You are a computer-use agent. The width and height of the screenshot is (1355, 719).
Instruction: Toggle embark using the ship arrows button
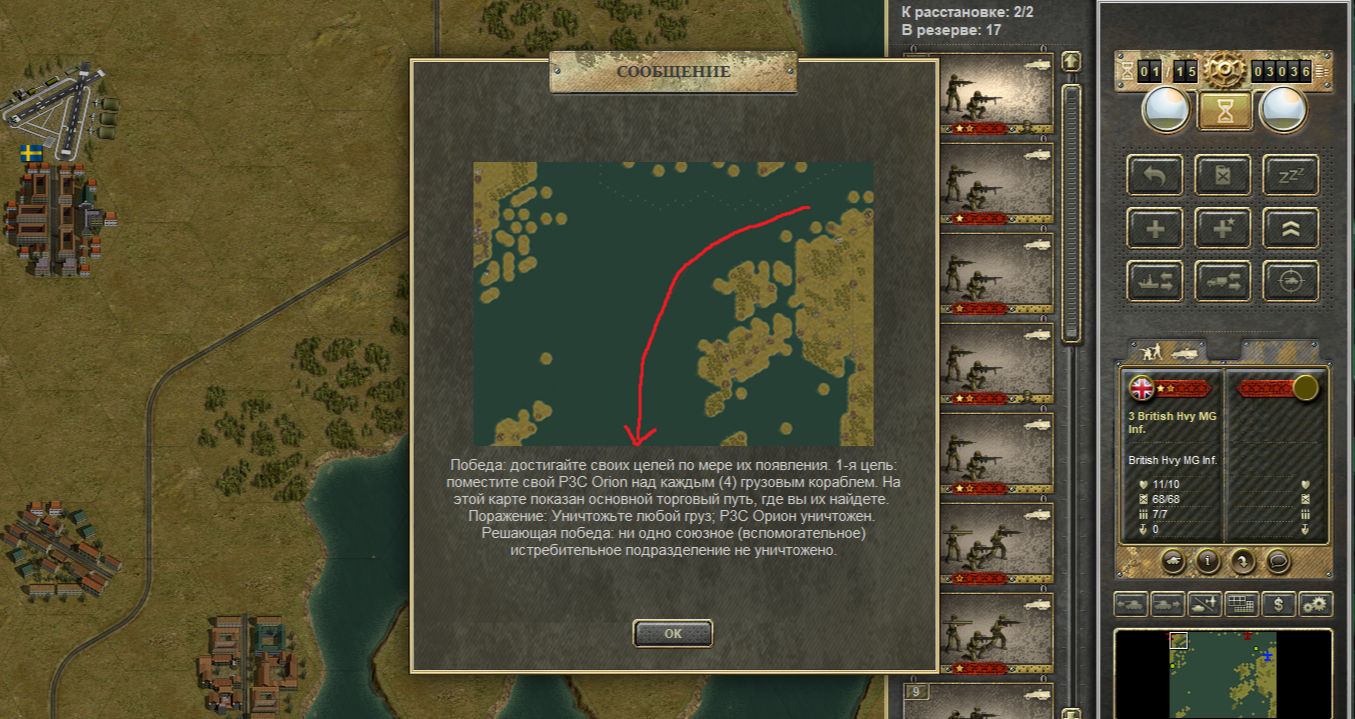click(1156, 281)
